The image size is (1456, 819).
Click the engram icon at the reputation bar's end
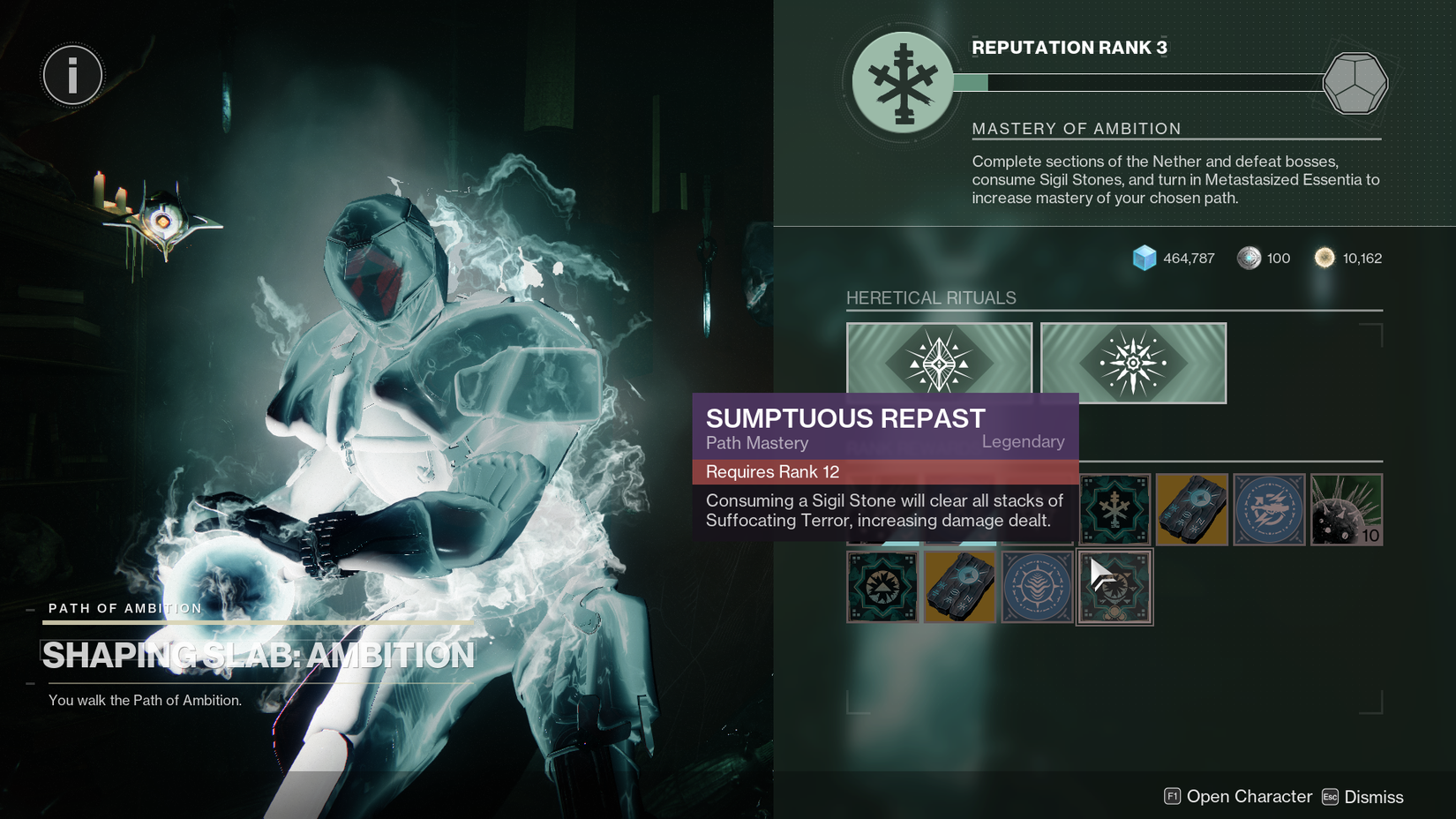1356,82
